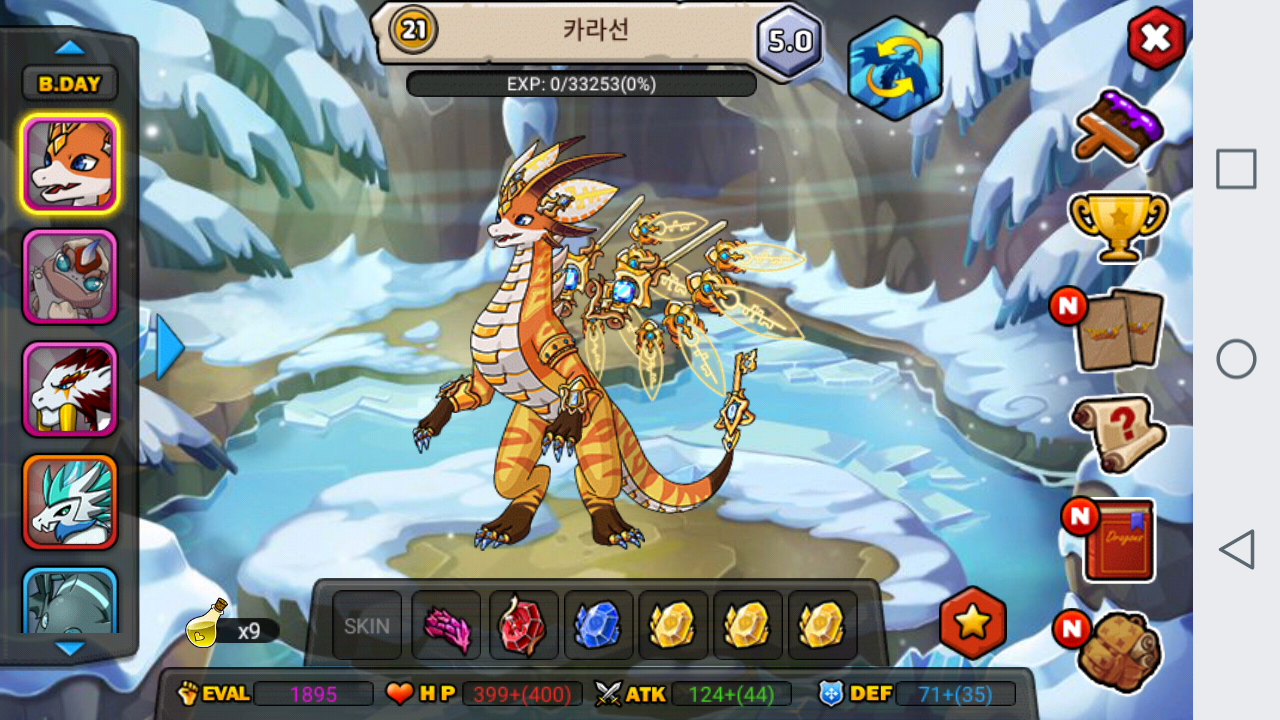
Task: Expand the side panel with blue arrow
Action: 169,347
